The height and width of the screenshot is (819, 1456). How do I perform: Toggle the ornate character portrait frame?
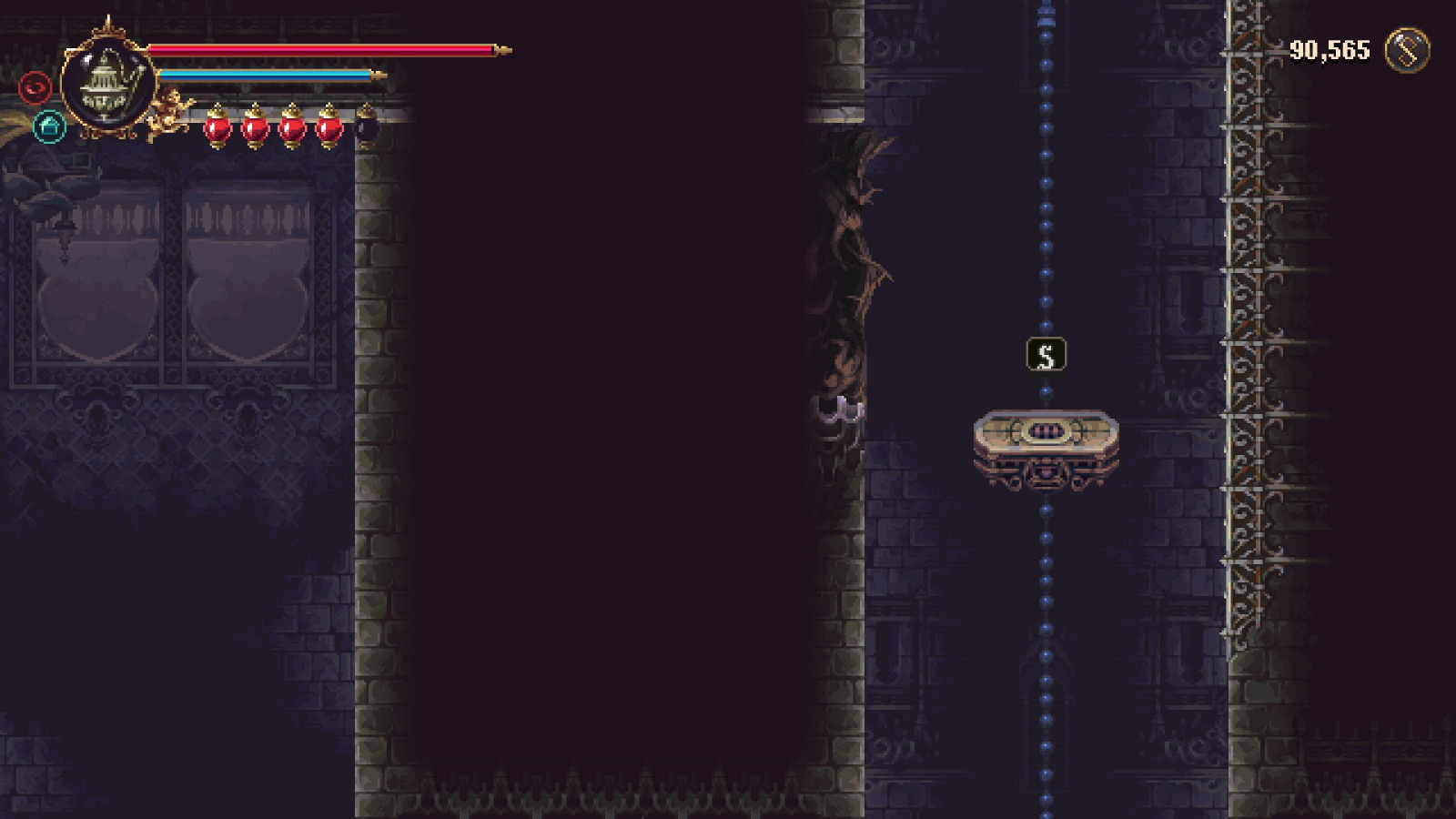click(107, 85)
